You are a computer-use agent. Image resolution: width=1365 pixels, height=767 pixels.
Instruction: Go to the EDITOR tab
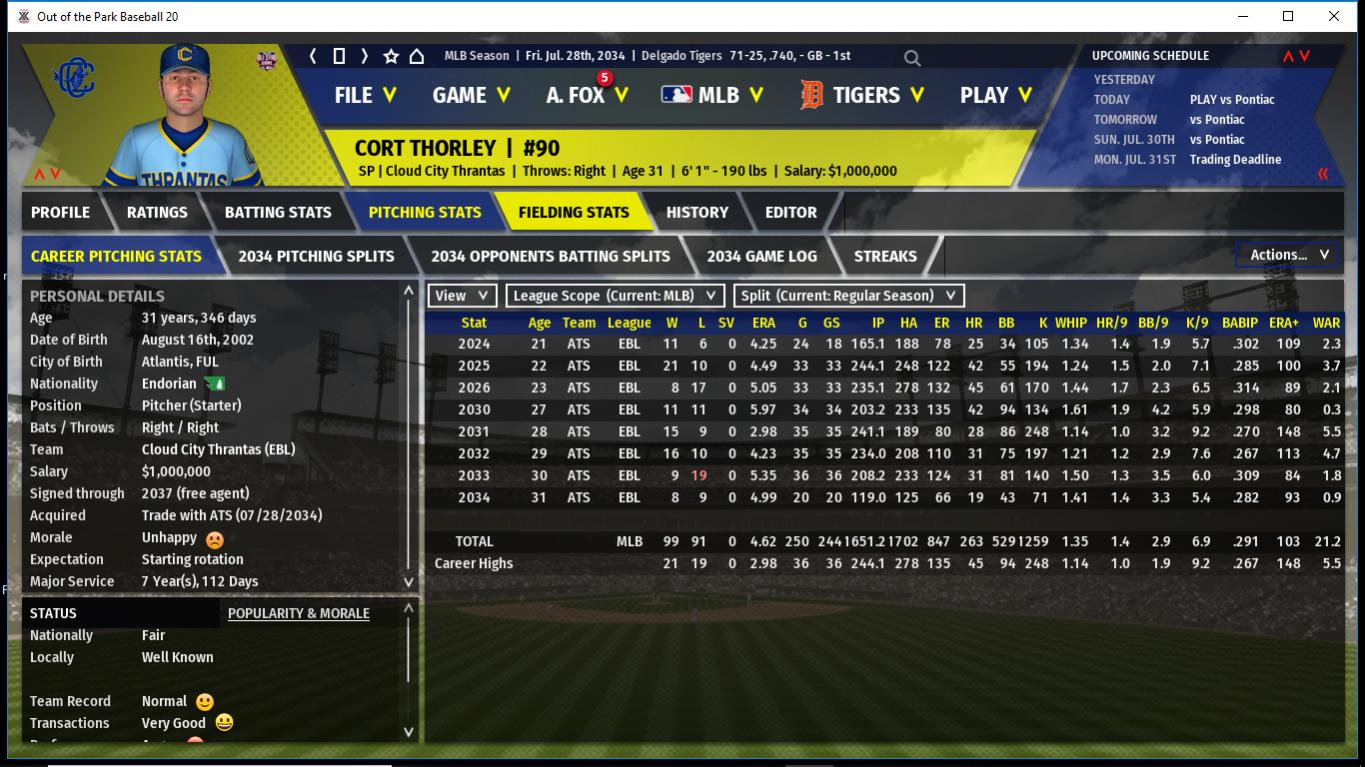tap(791, 212)
